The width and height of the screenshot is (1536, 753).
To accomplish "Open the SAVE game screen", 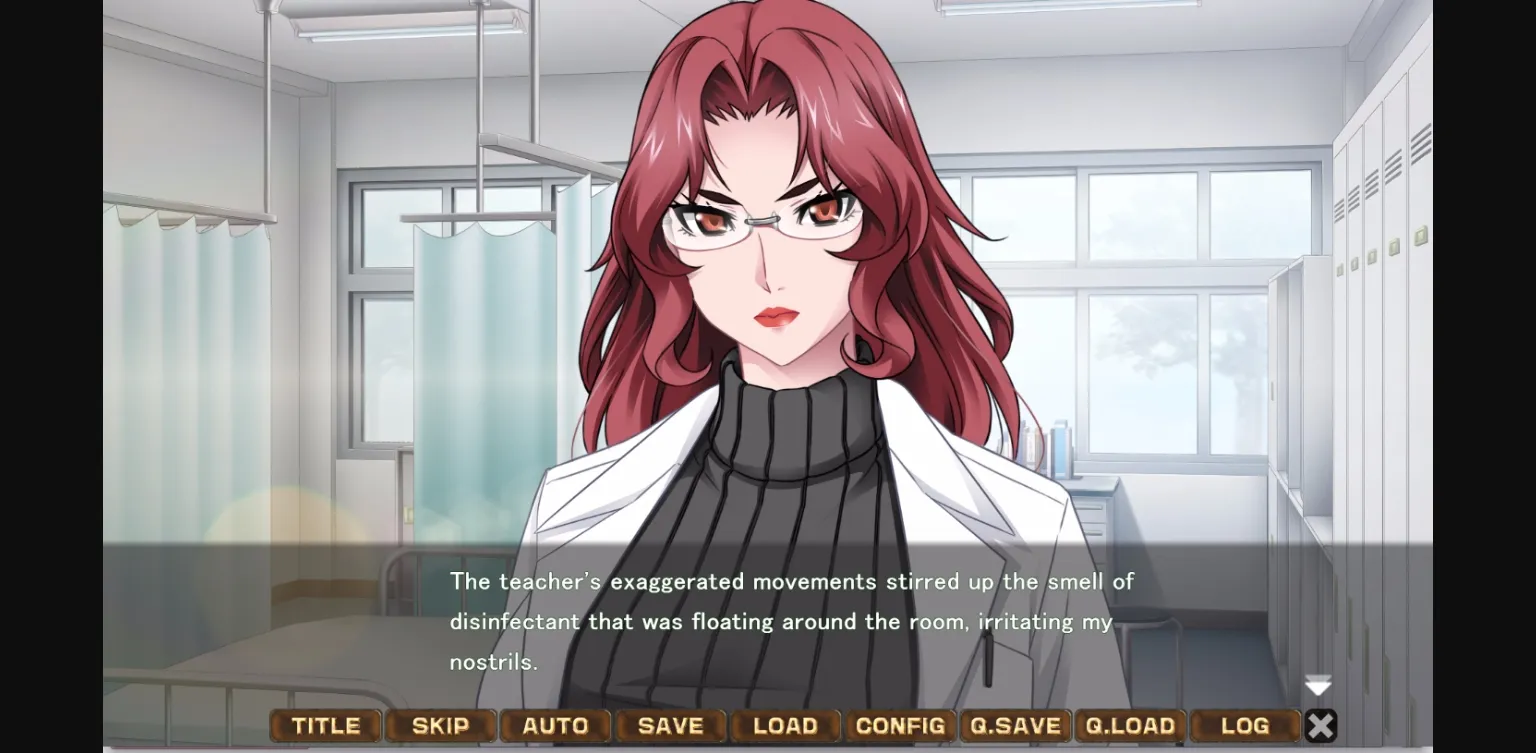I will pos(671,726).
